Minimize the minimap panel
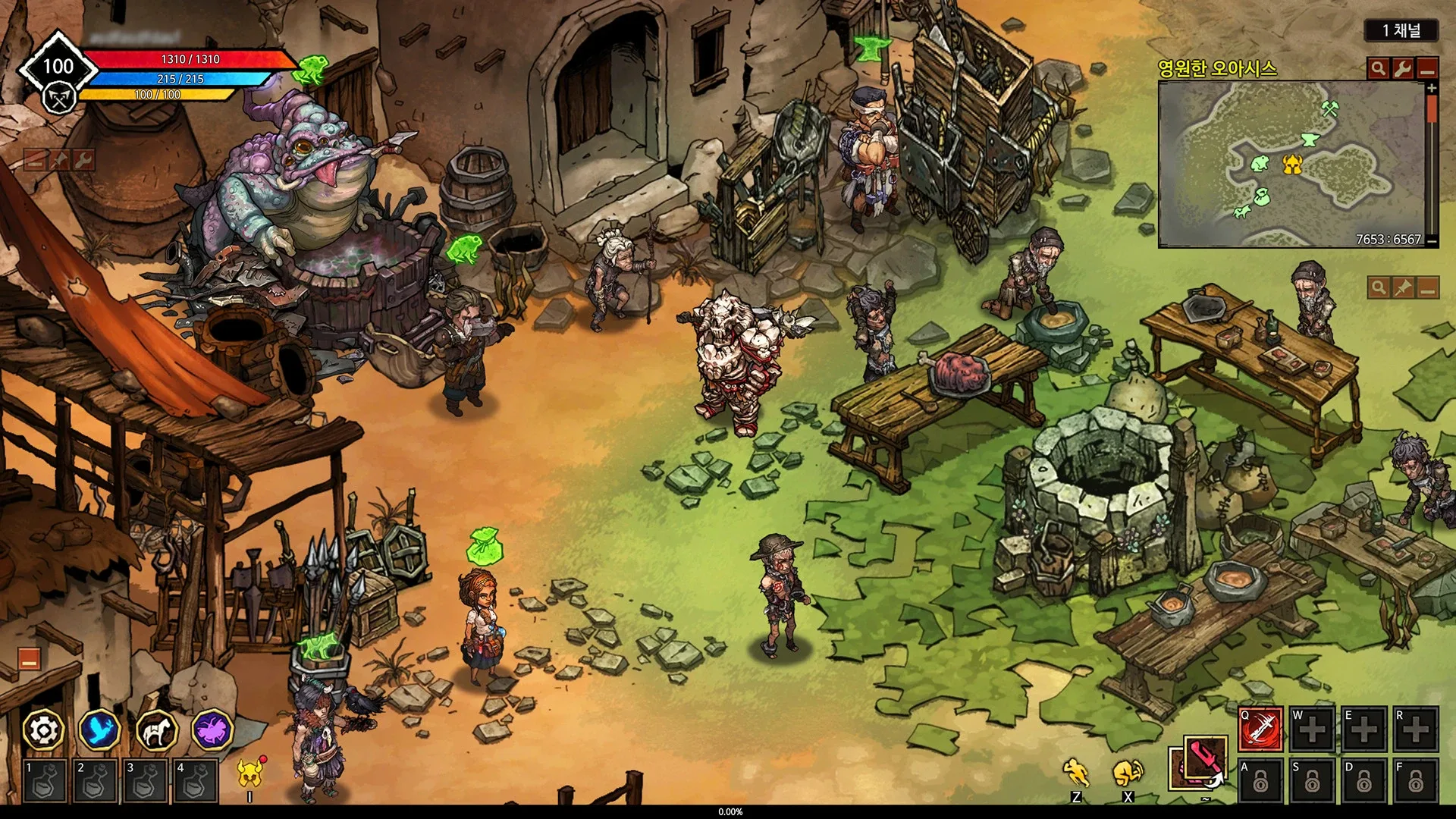The image size is (1456, 819). tap(1427, 68)
